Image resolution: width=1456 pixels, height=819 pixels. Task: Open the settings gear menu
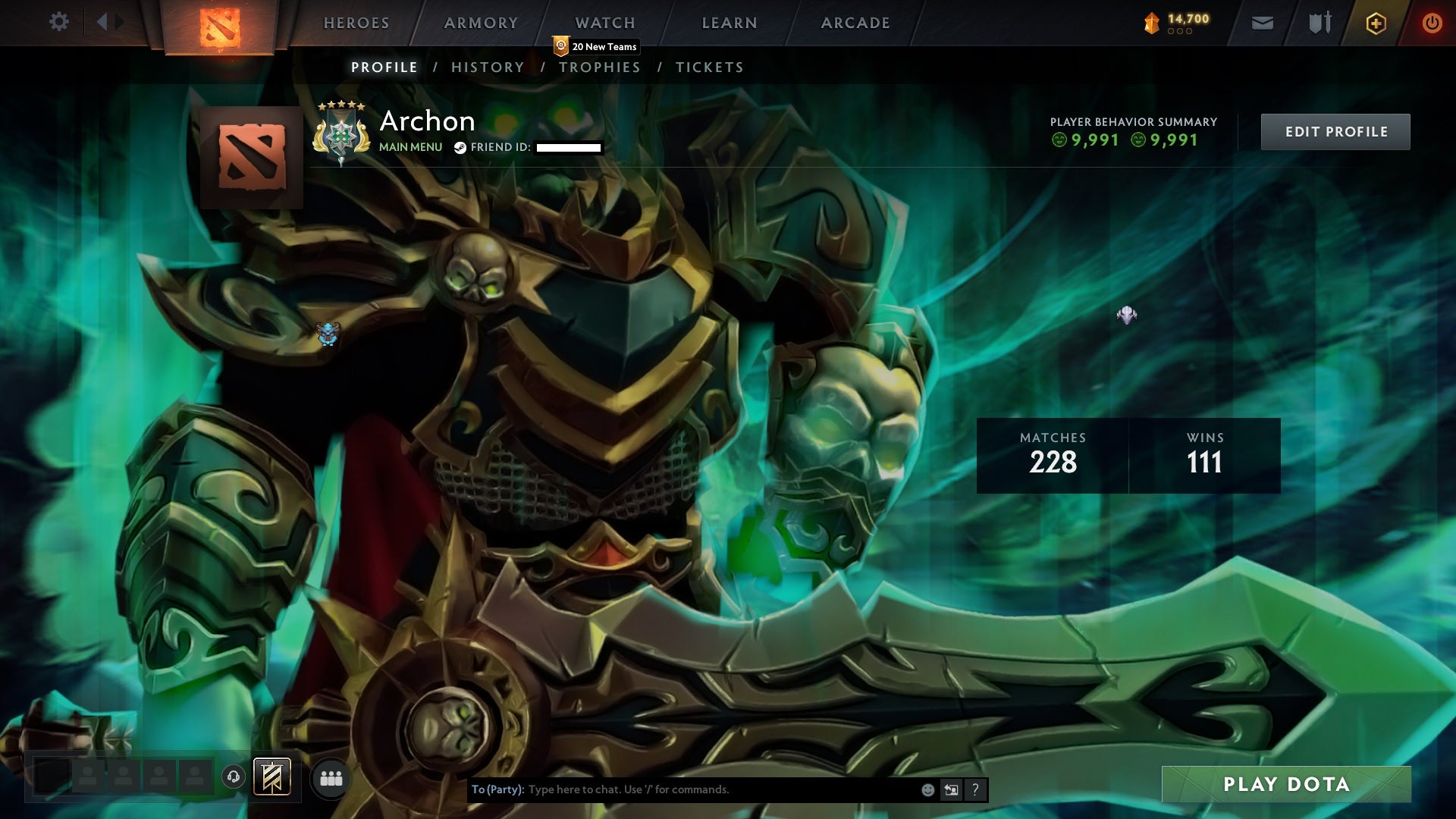(x=59, y=22)
